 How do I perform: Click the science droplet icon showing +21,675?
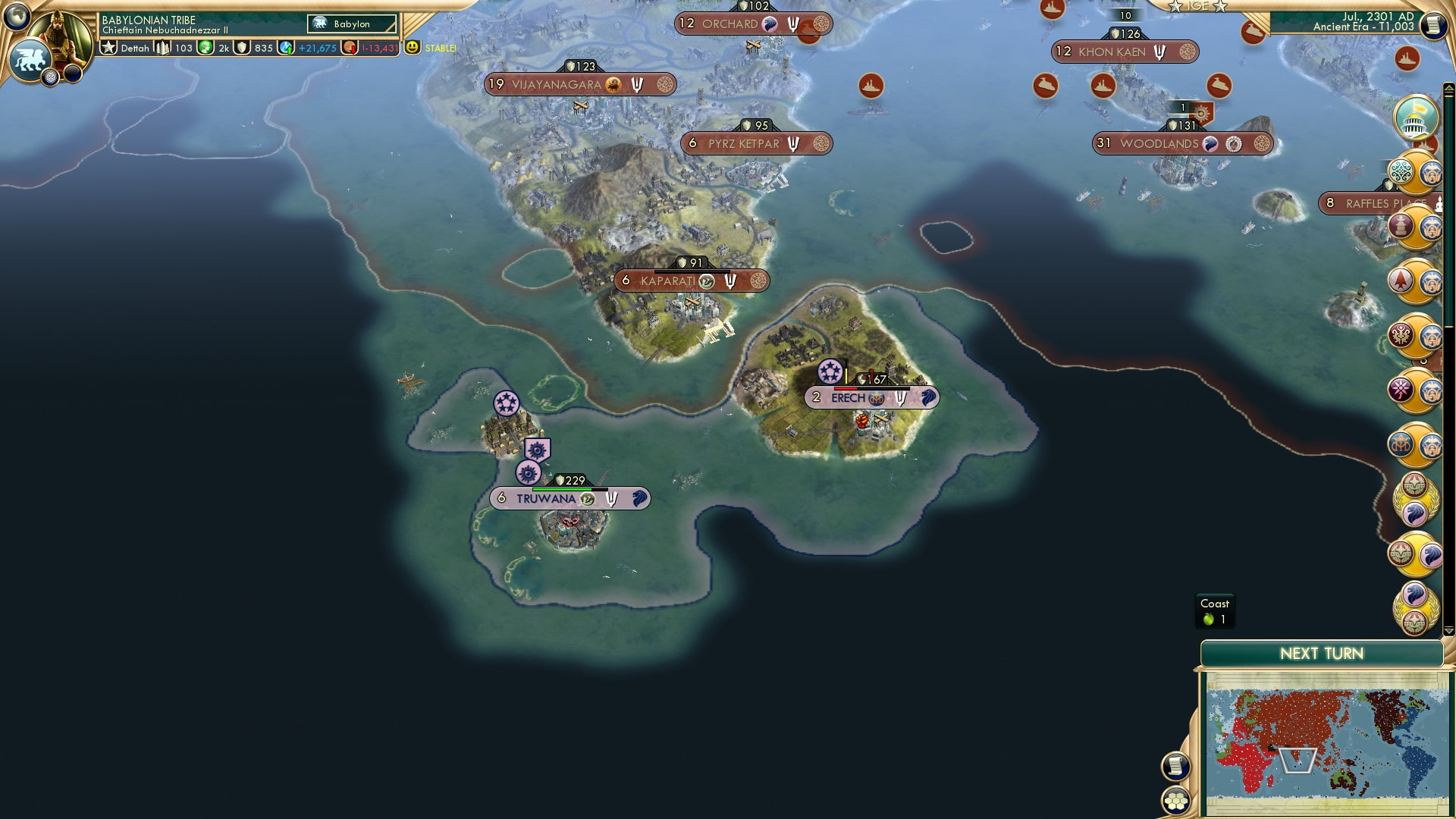[x=286, y=46]
